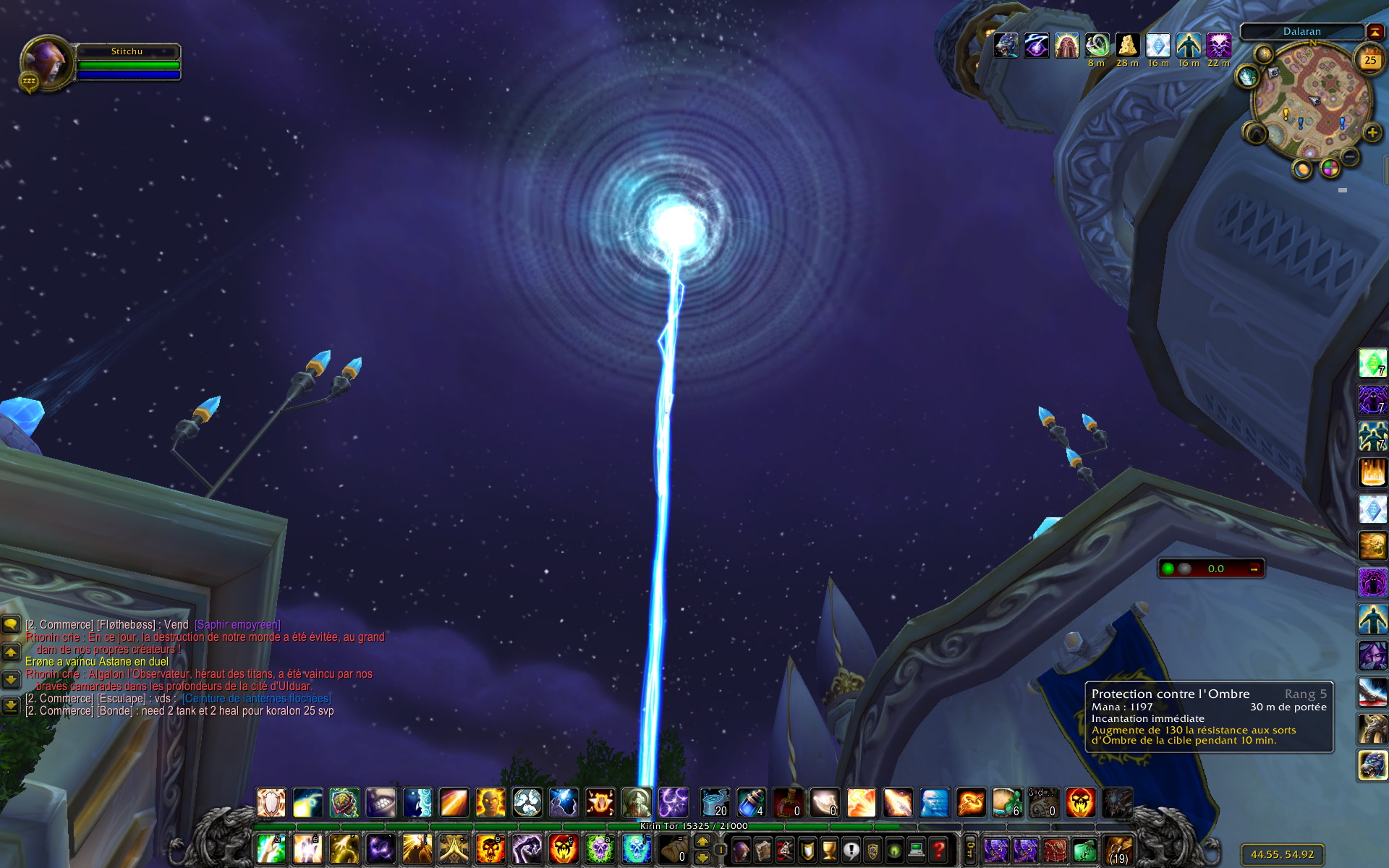
Task: Open the red question mark Help button
Action: pos(938,849)
